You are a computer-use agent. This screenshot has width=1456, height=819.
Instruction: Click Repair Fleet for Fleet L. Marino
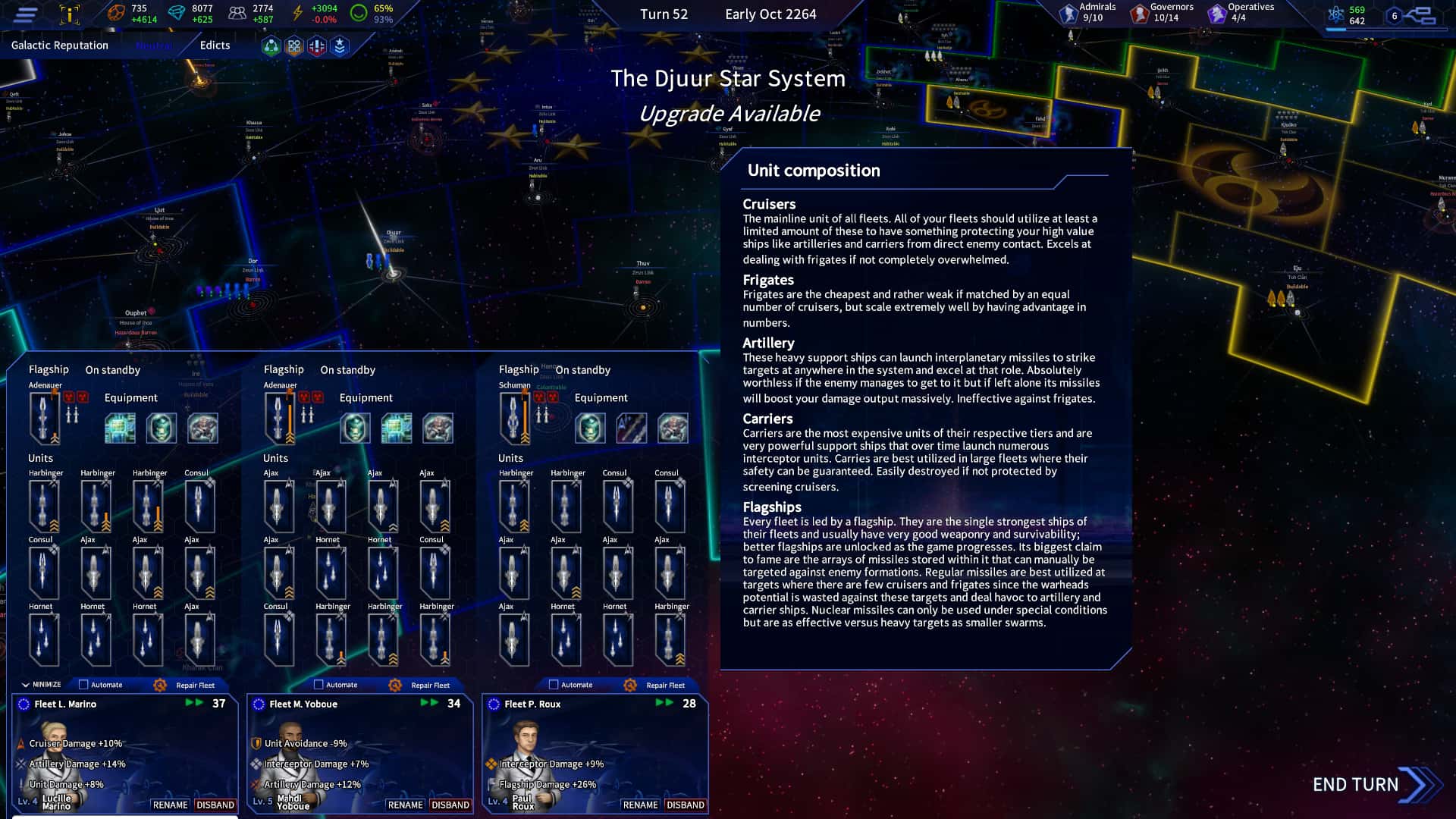point(196,685)
